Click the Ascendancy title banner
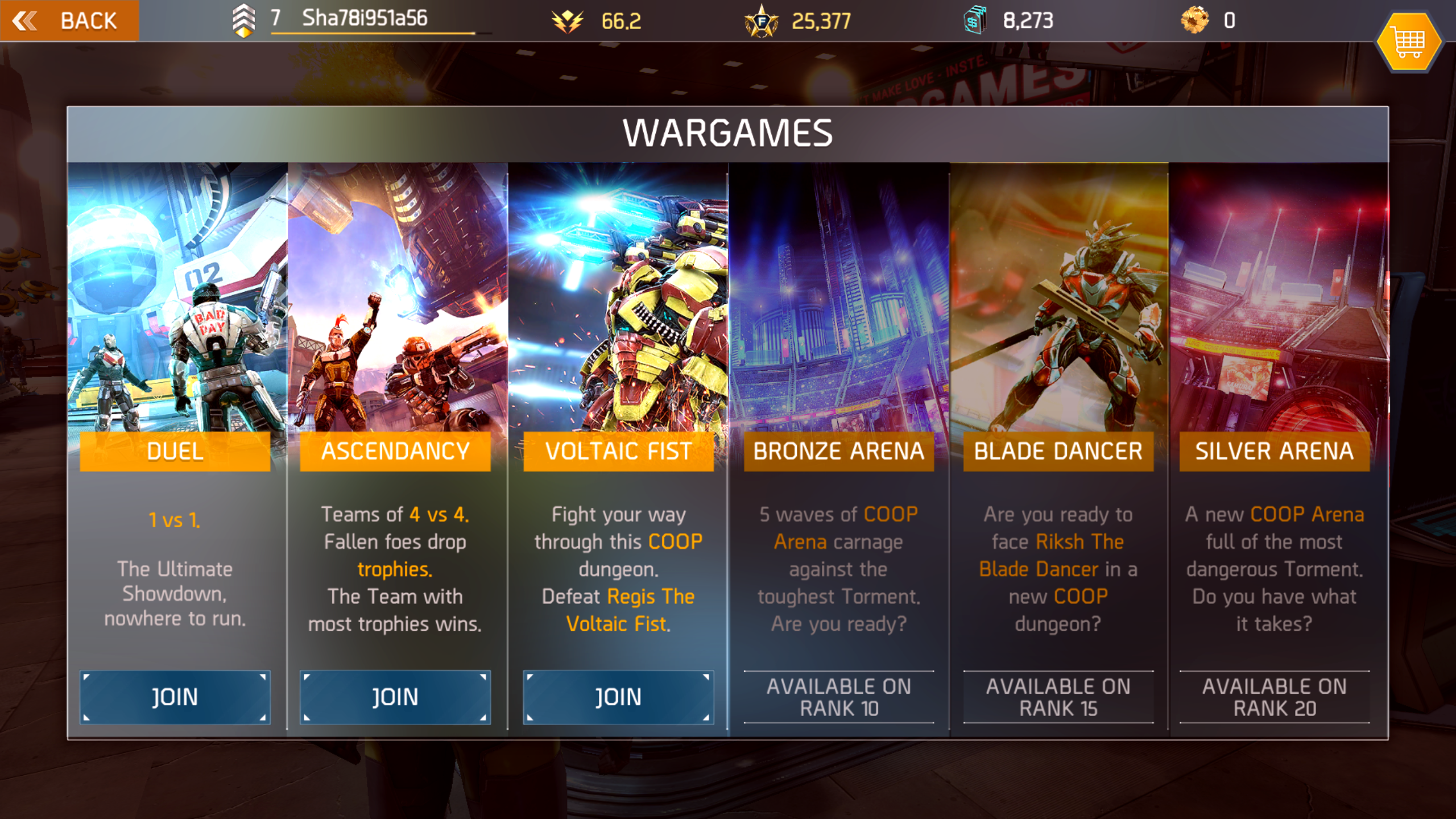Viewport: 1456px width, 819px height. pyautogui.click(x=396, y=451)
